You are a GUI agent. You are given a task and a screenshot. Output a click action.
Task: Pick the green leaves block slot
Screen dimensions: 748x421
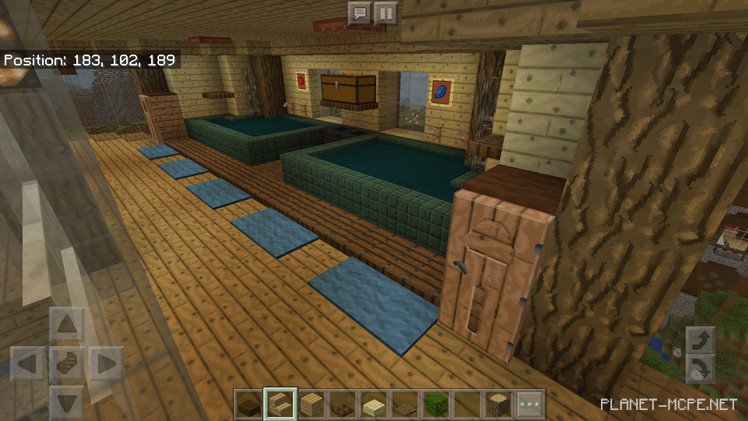pos(436,406)
